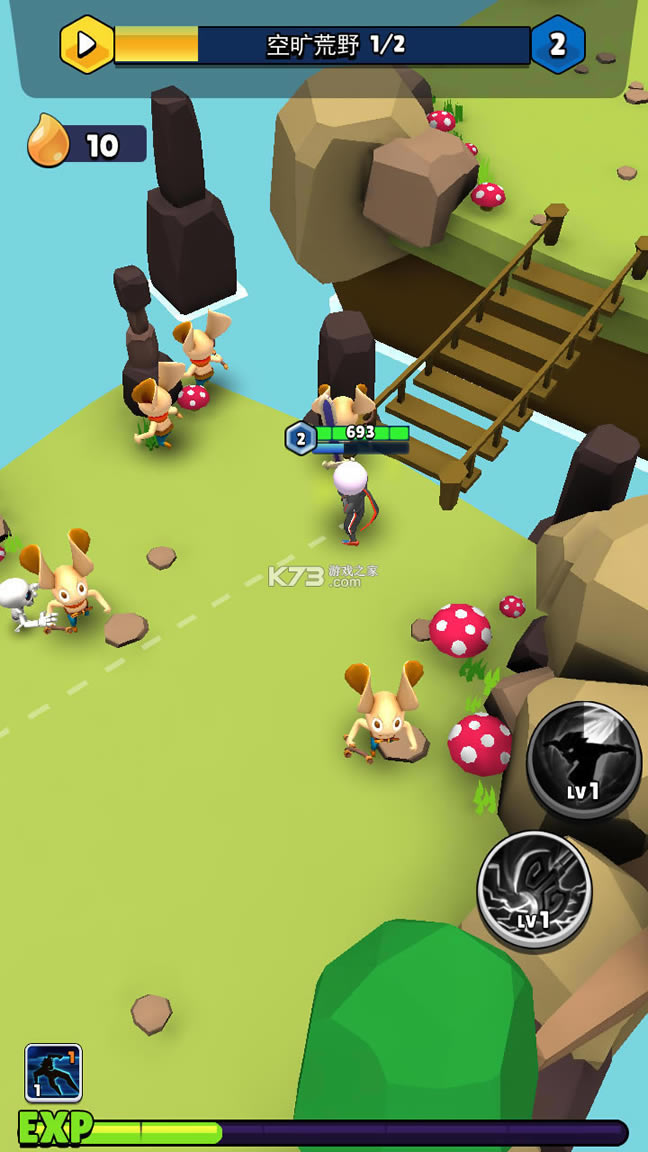
Task: Use the lightning whirlwind skill button
Action: tap(534, 889)
